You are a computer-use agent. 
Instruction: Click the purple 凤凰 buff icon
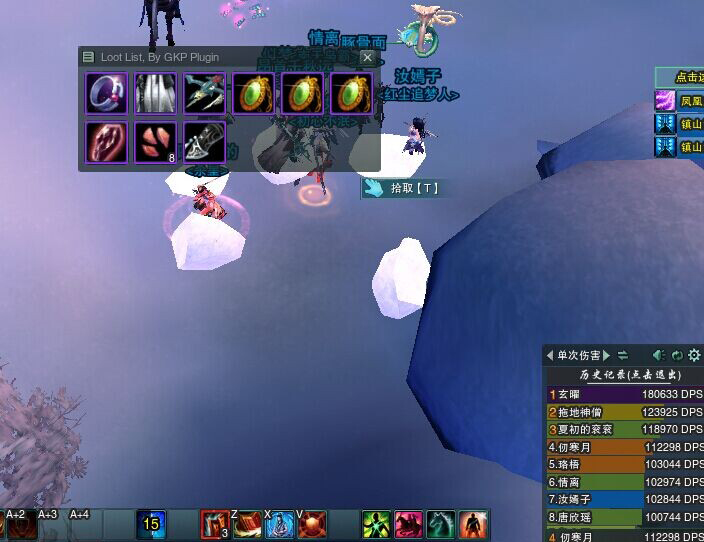665,100
